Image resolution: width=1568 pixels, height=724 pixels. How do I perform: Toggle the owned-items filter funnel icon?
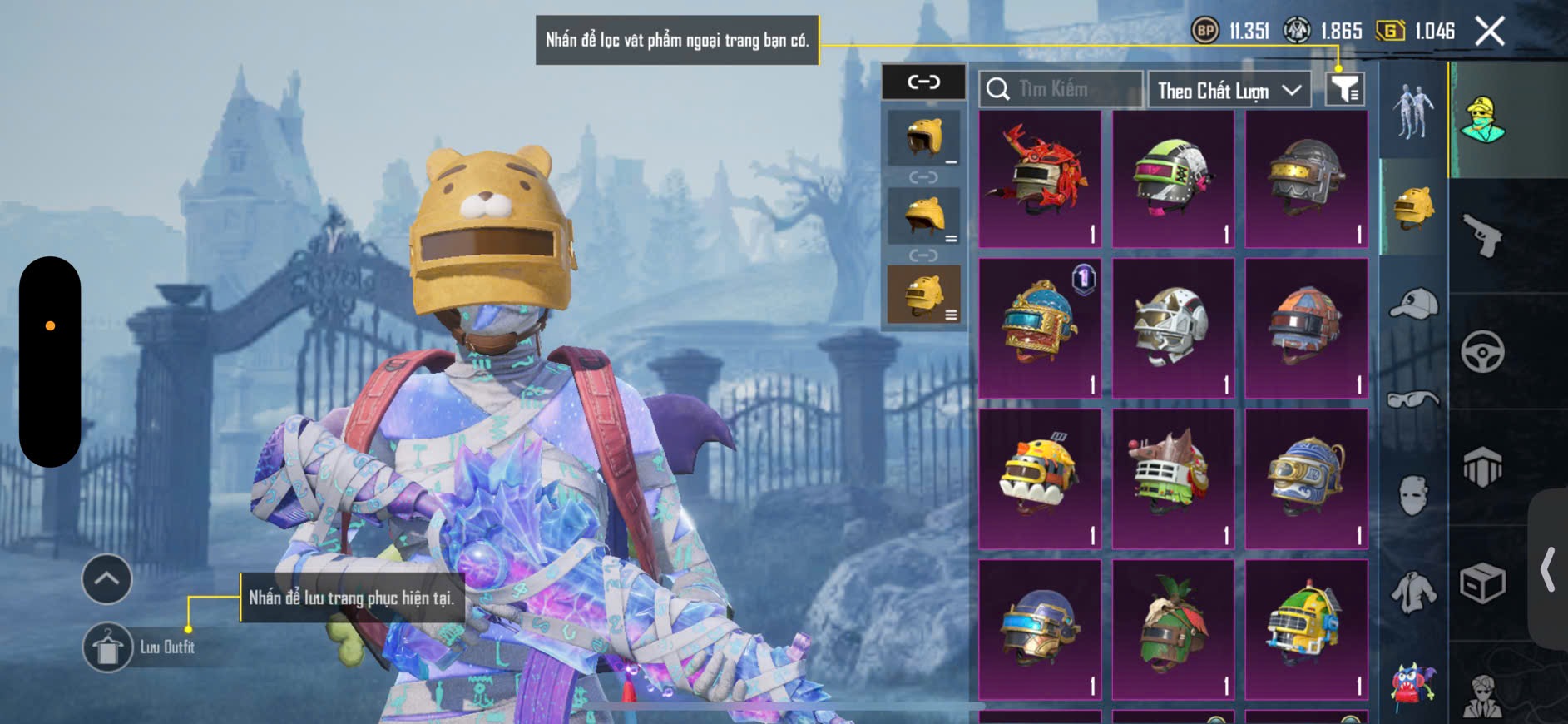coord(1344,88)
